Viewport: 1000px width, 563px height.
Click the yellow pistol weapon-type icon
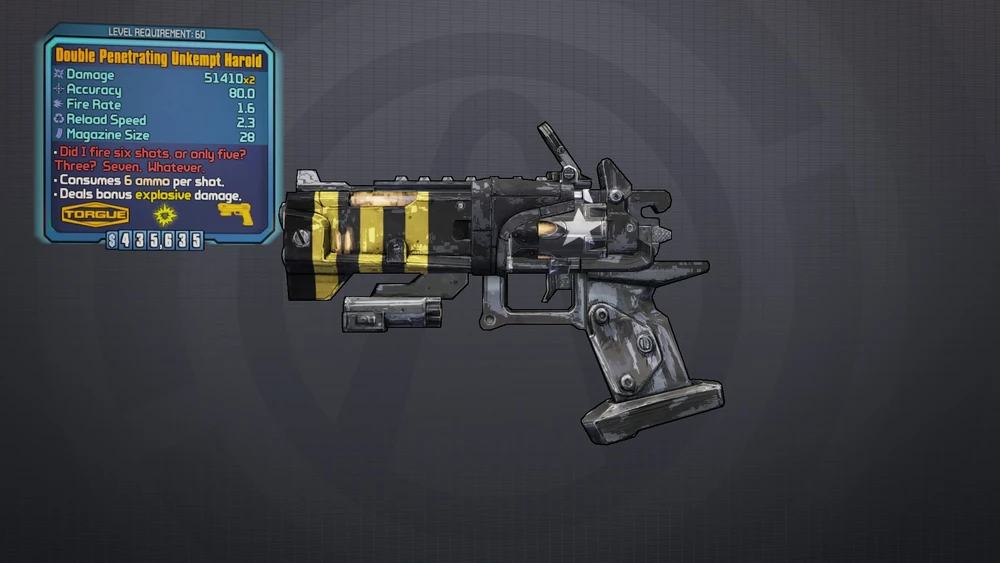tap(236, 213)
